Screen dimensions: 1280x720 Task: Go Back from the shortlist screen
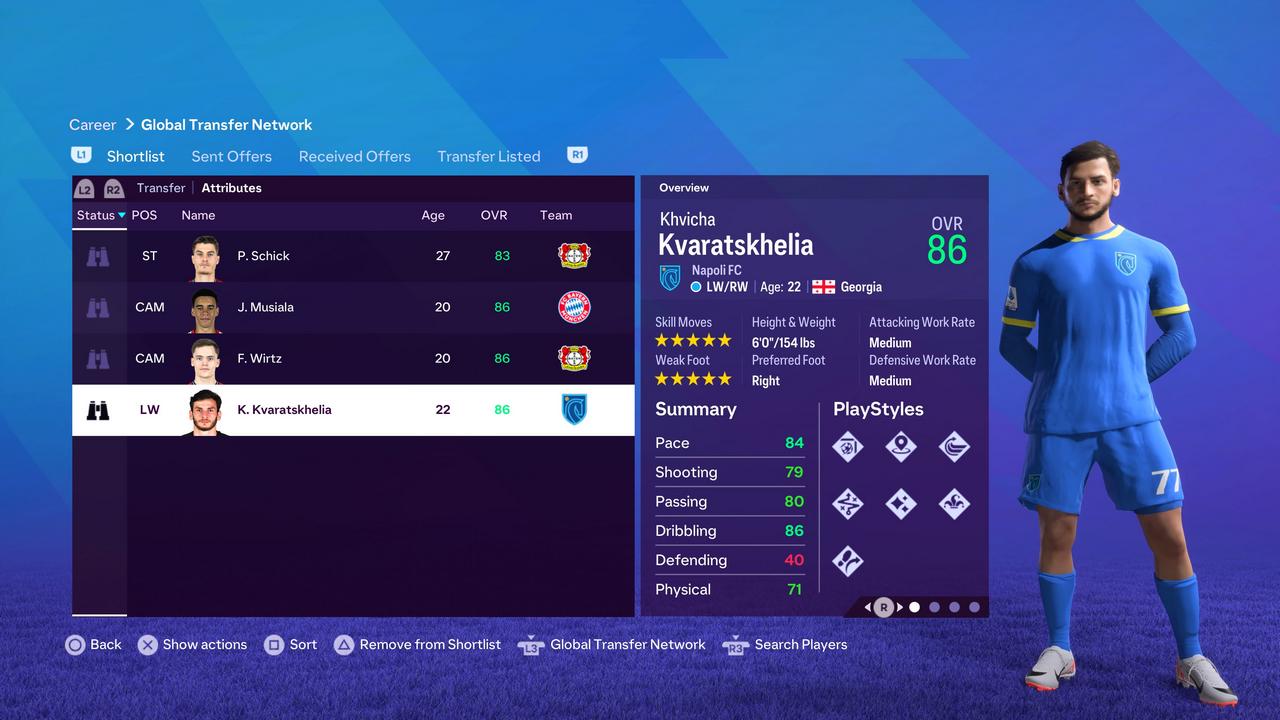[94, 645]
